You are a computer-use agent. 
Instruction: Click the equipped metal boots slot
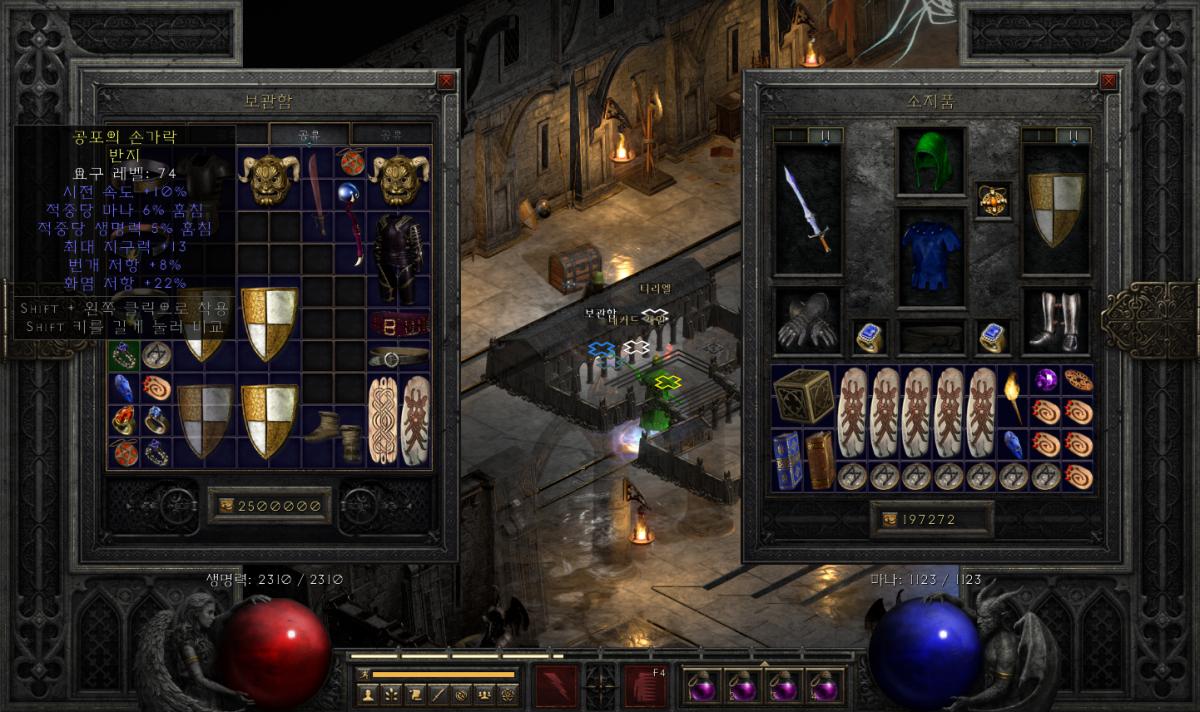1055,322
